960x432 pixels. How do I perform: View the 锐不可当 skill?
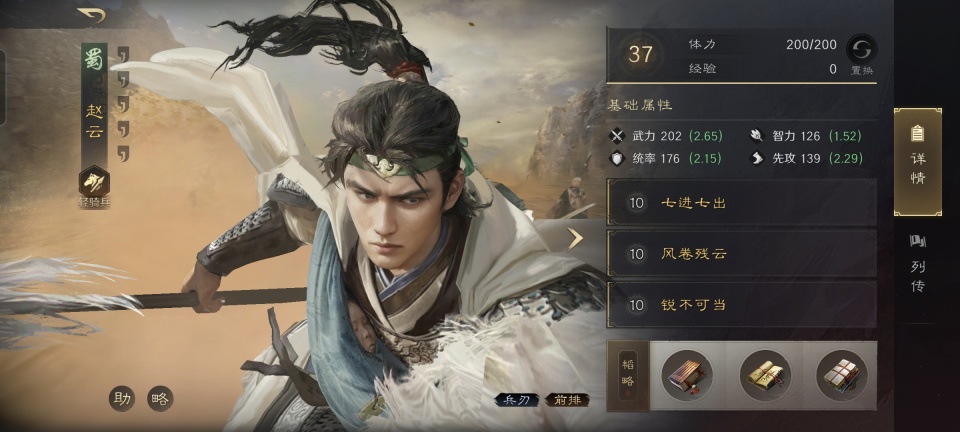tap(741, 305)
